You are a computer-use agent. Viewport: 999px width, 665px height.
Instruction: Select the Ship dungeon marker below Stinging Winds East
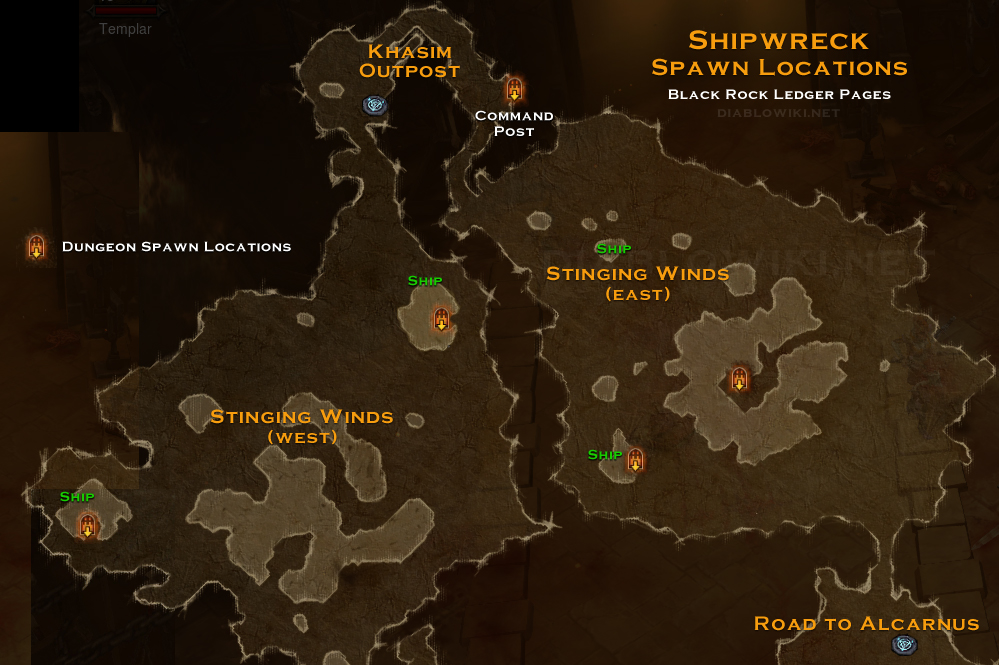(x=635, y=460)
